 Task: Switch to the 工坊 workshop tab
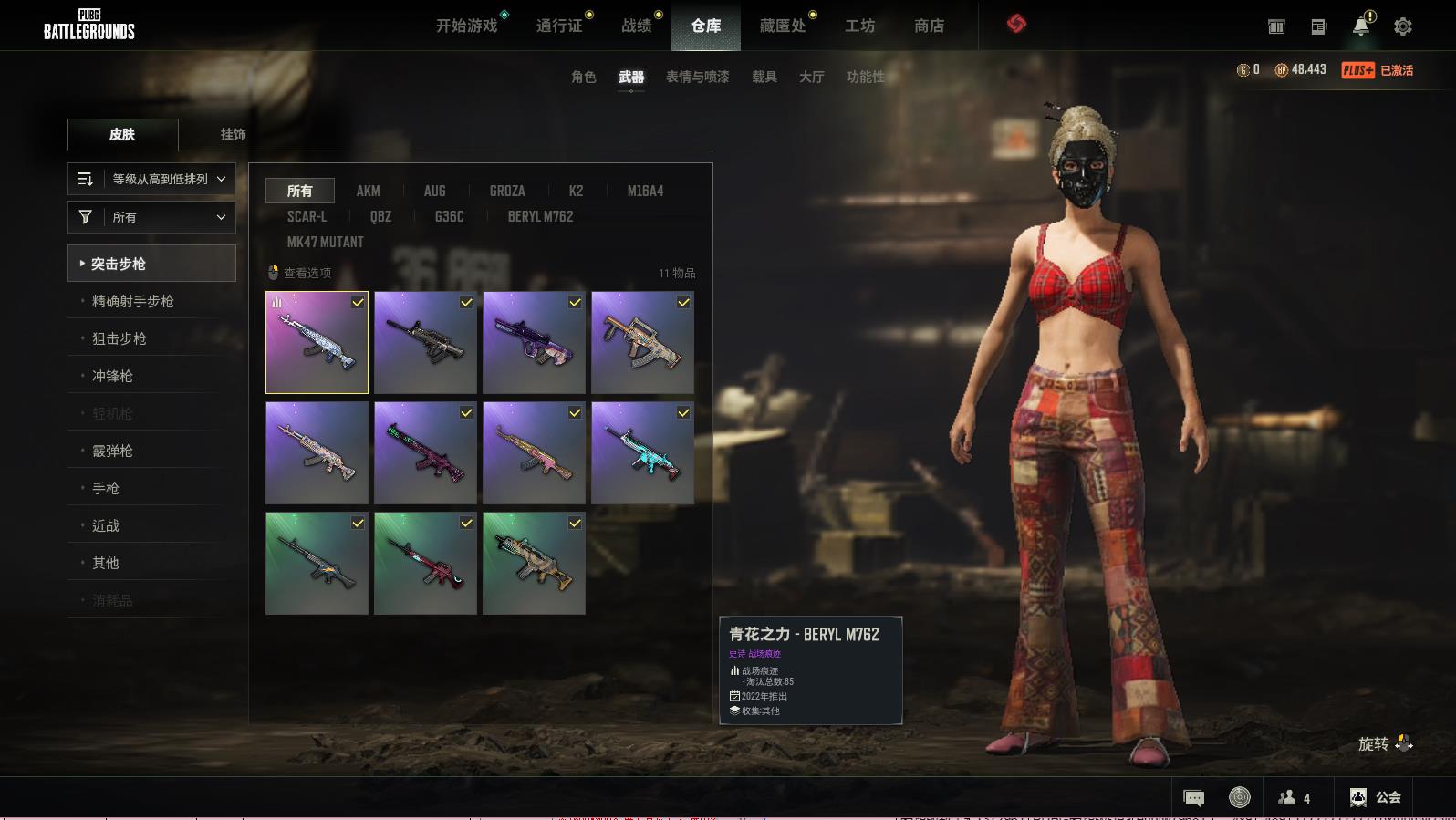[859, 26]
